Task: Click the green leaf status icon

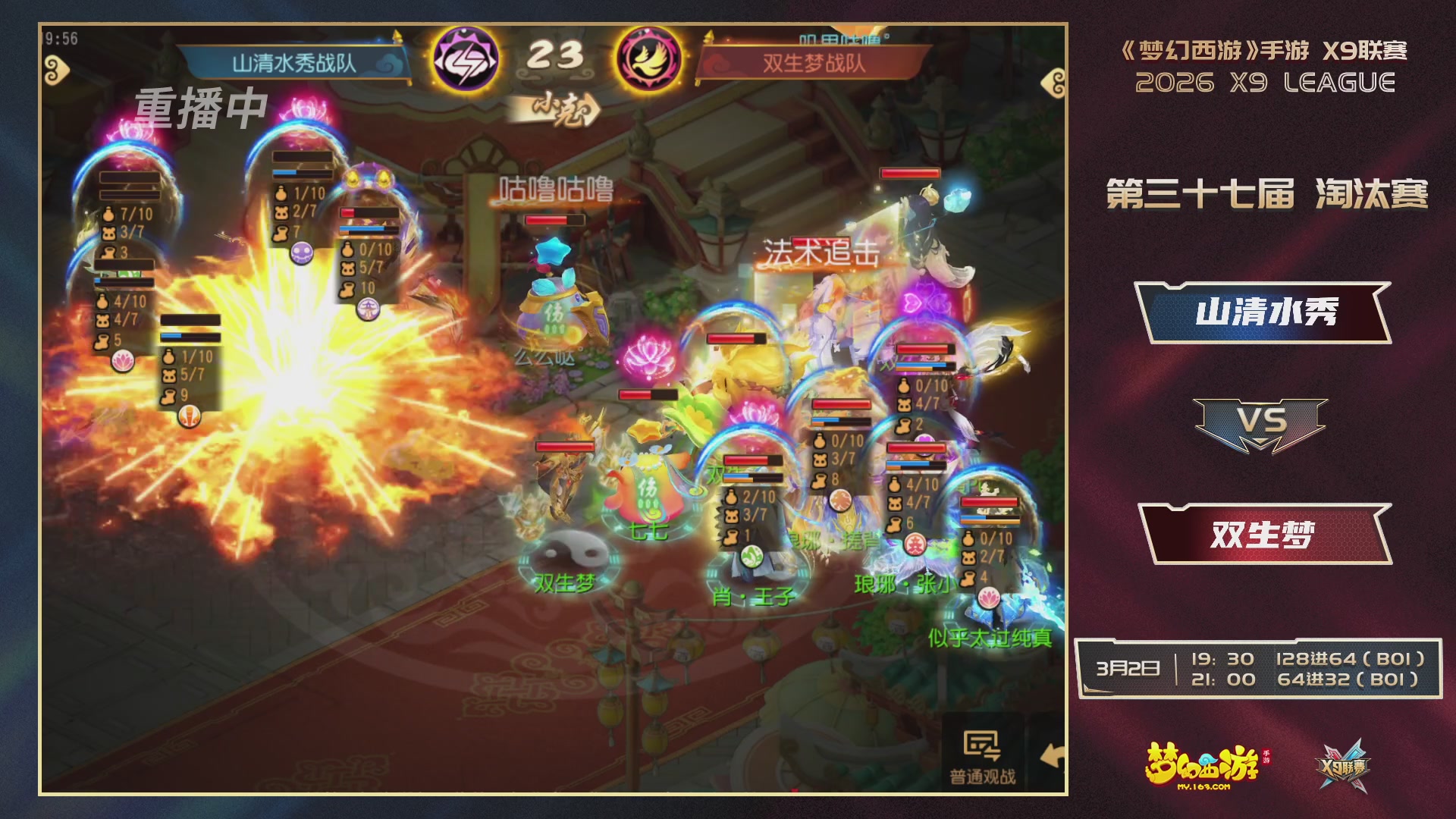Action: tap(752, 554)
